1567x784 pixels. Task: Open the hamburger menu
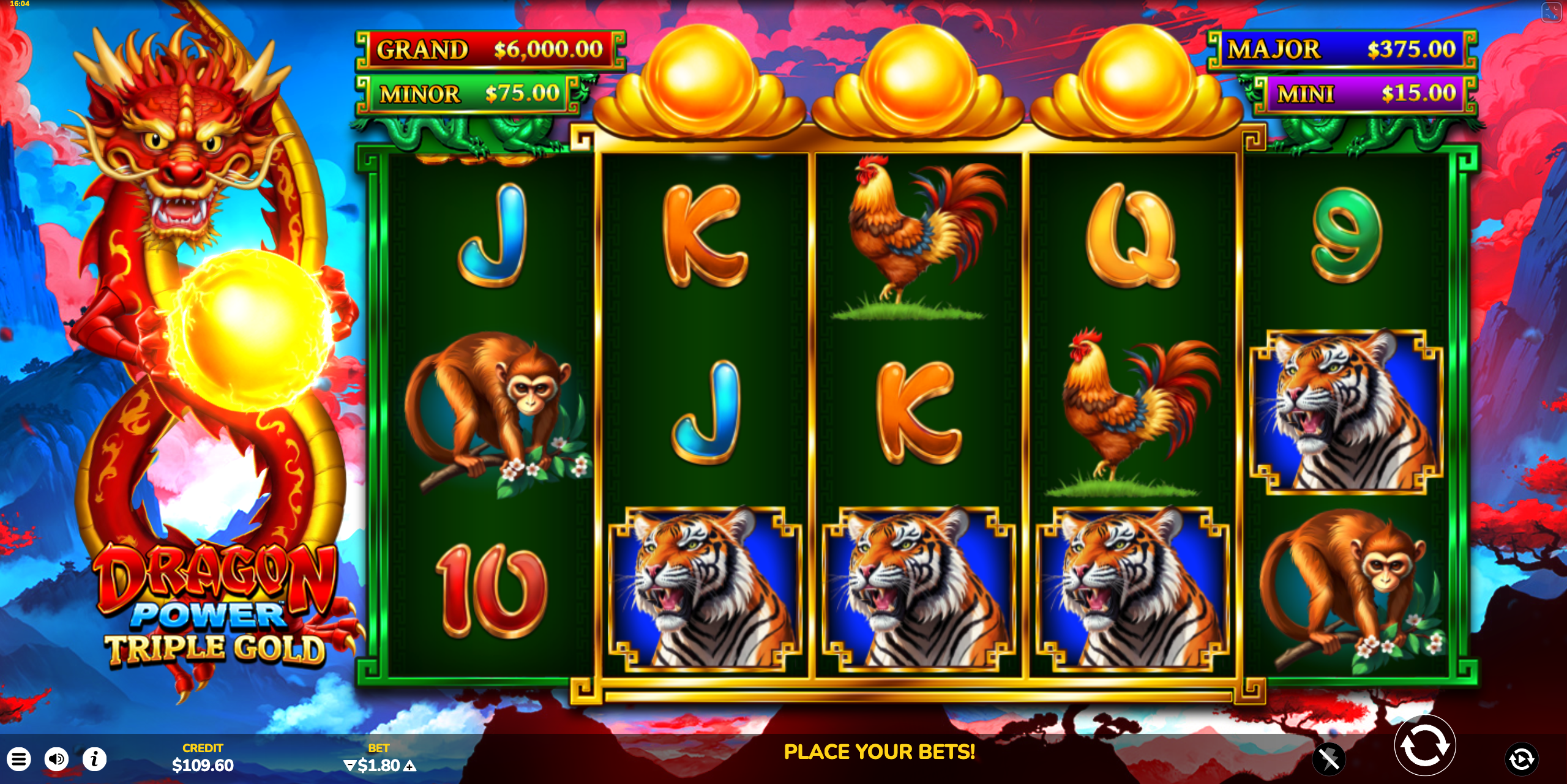click(19, 760)
